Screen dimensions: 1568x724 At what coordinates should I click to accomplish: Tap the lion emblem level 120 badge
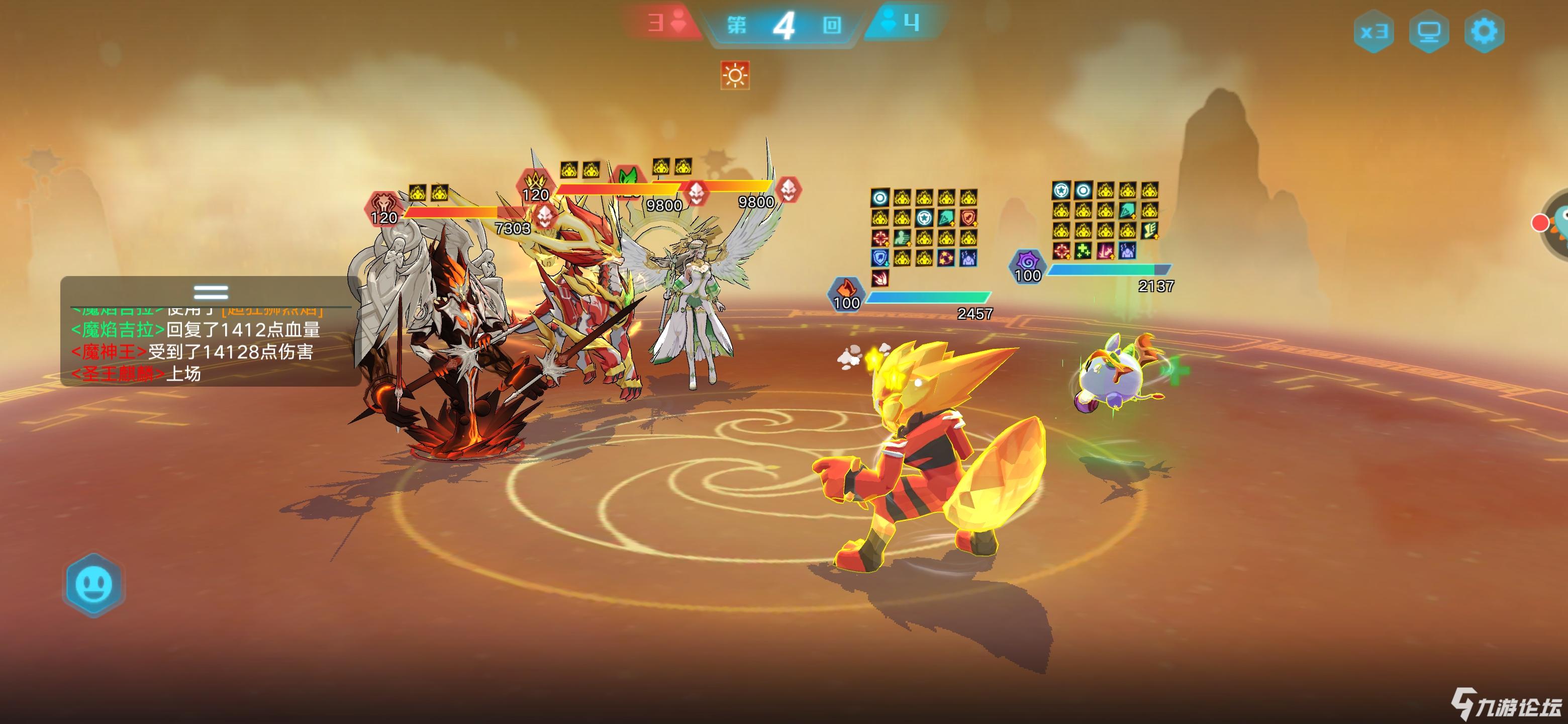[x=383, y=208]
